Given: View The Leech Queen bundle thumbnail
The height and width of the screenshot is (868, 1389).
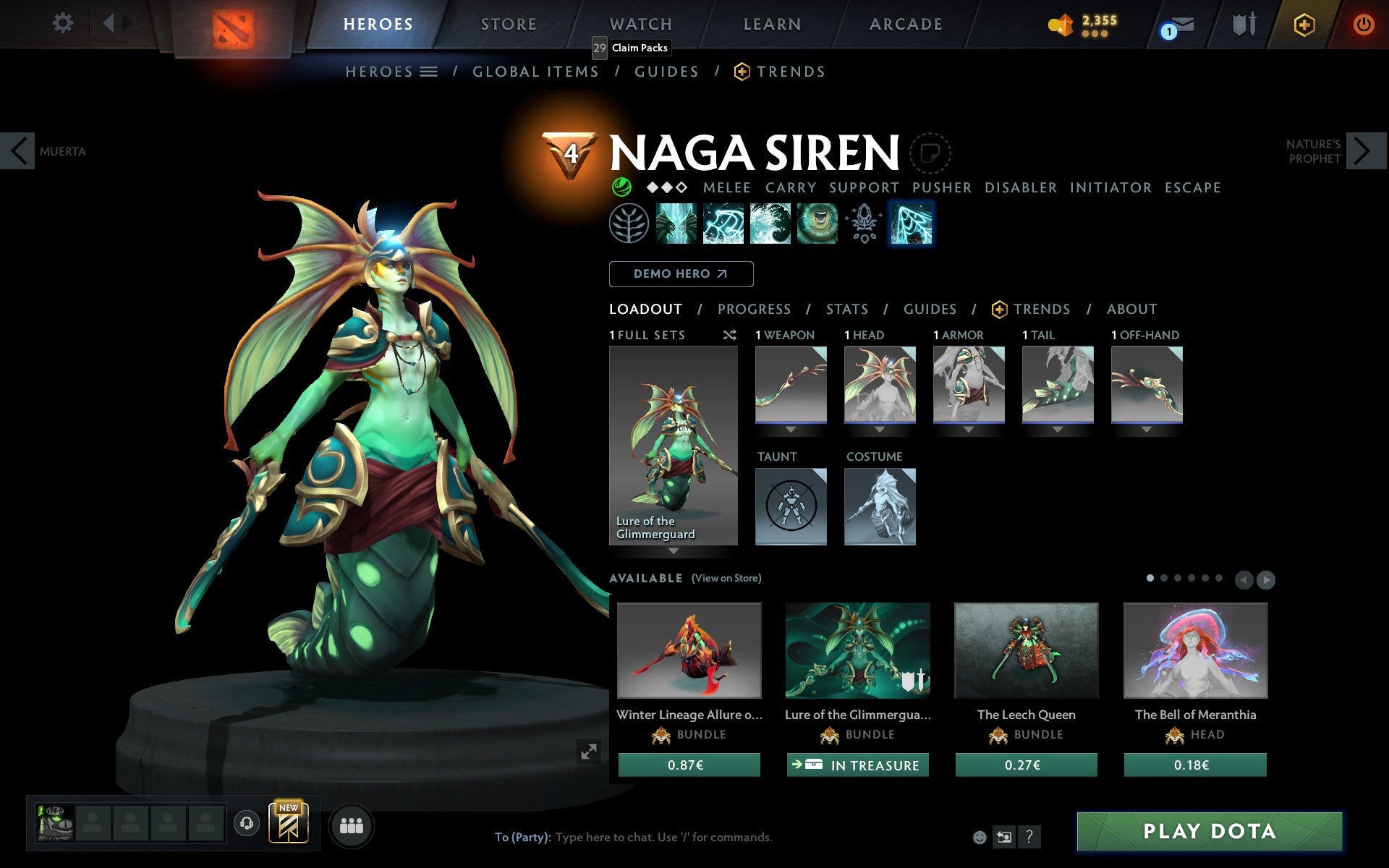Looking at the screenshot, I should 1026,650.
